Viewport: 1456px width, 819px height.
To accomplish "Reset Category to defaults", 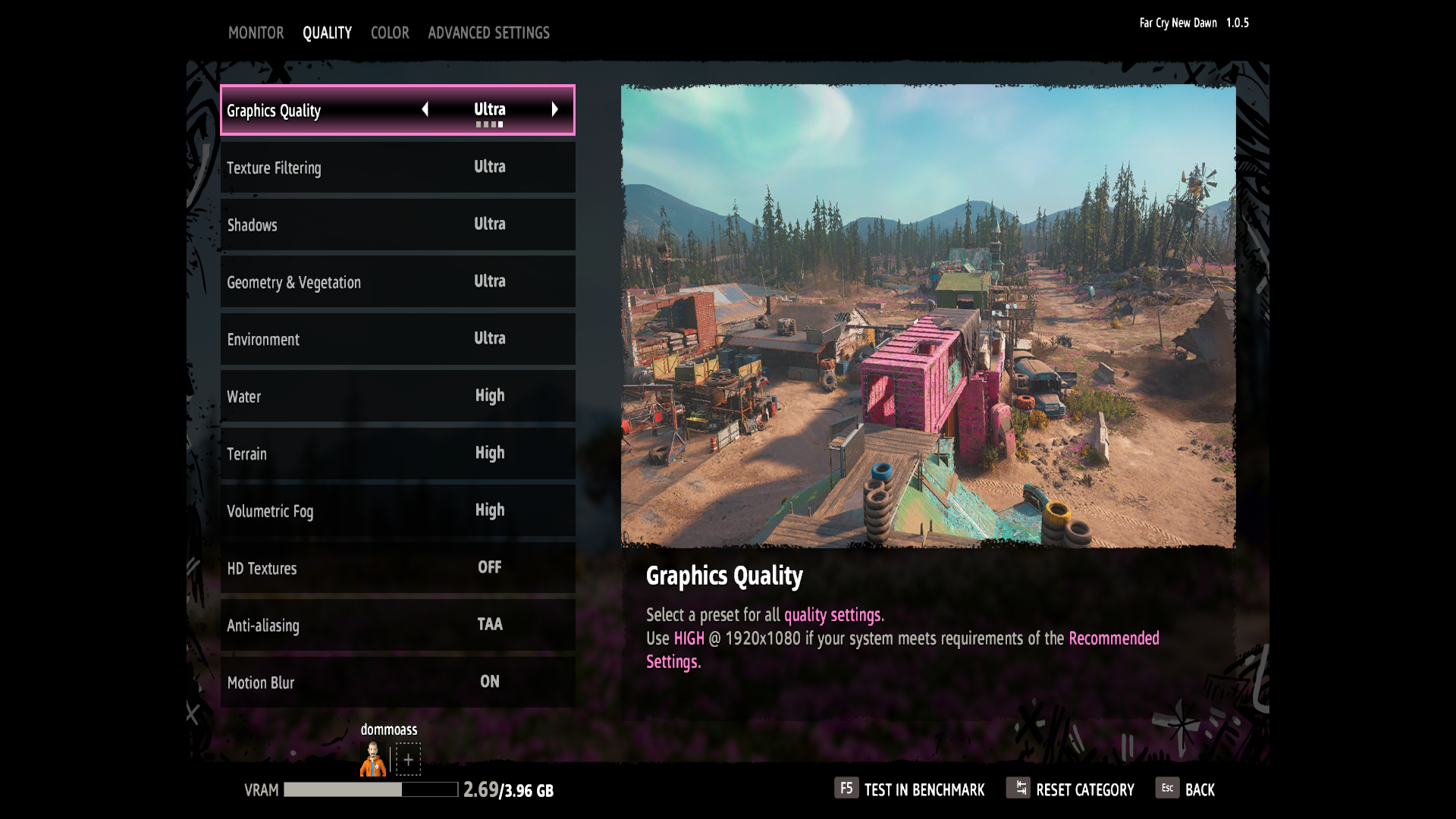I will (1071, 789).
